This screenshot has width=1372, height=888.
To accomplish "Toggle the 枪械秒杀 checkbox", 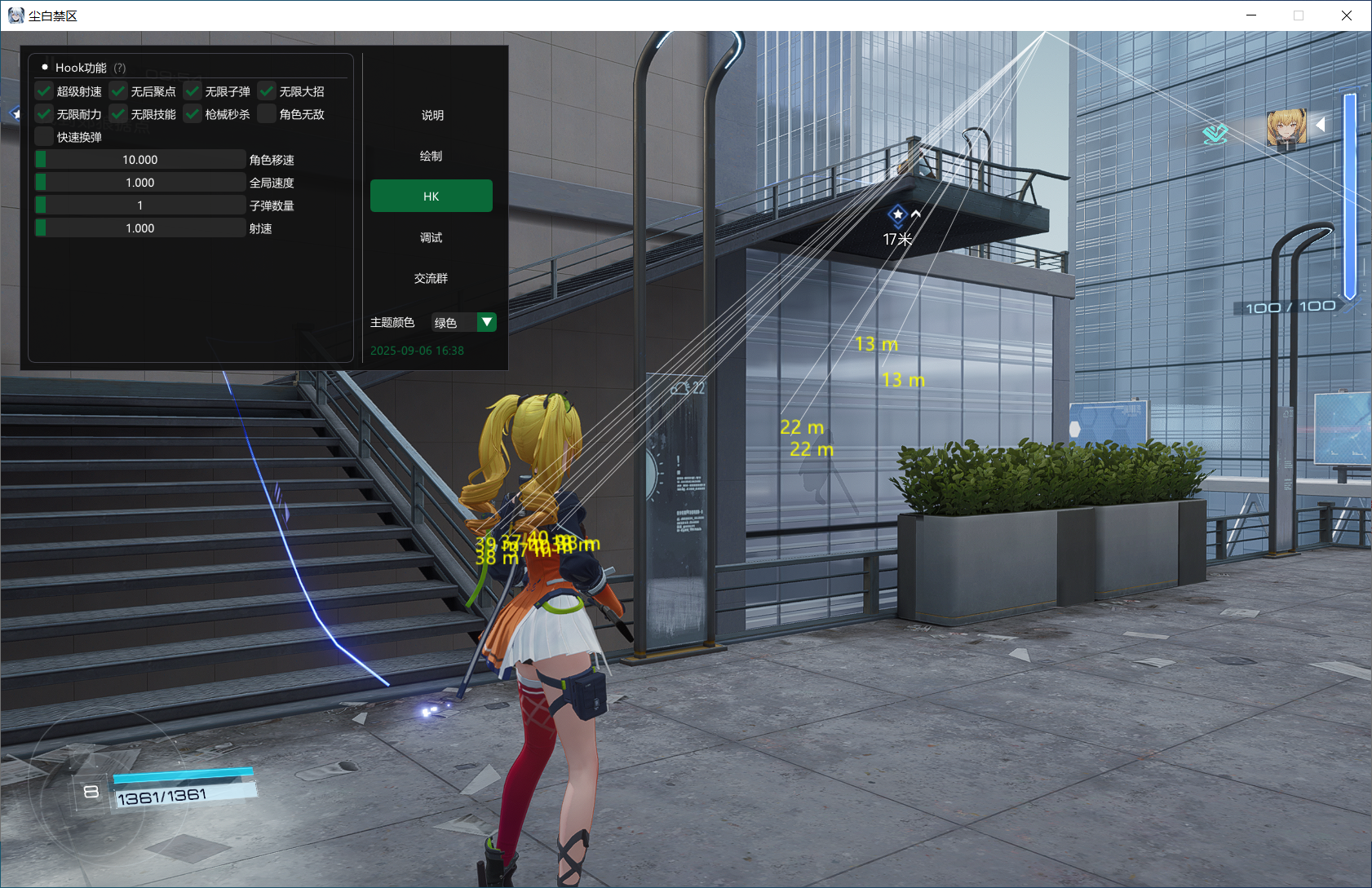I will [x=193, y=114].
